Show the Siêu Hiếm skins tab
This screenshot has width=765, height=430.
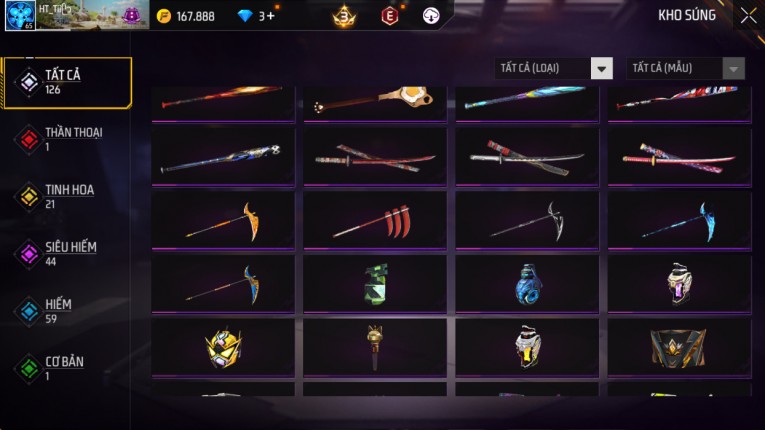[x=66, y=253]
